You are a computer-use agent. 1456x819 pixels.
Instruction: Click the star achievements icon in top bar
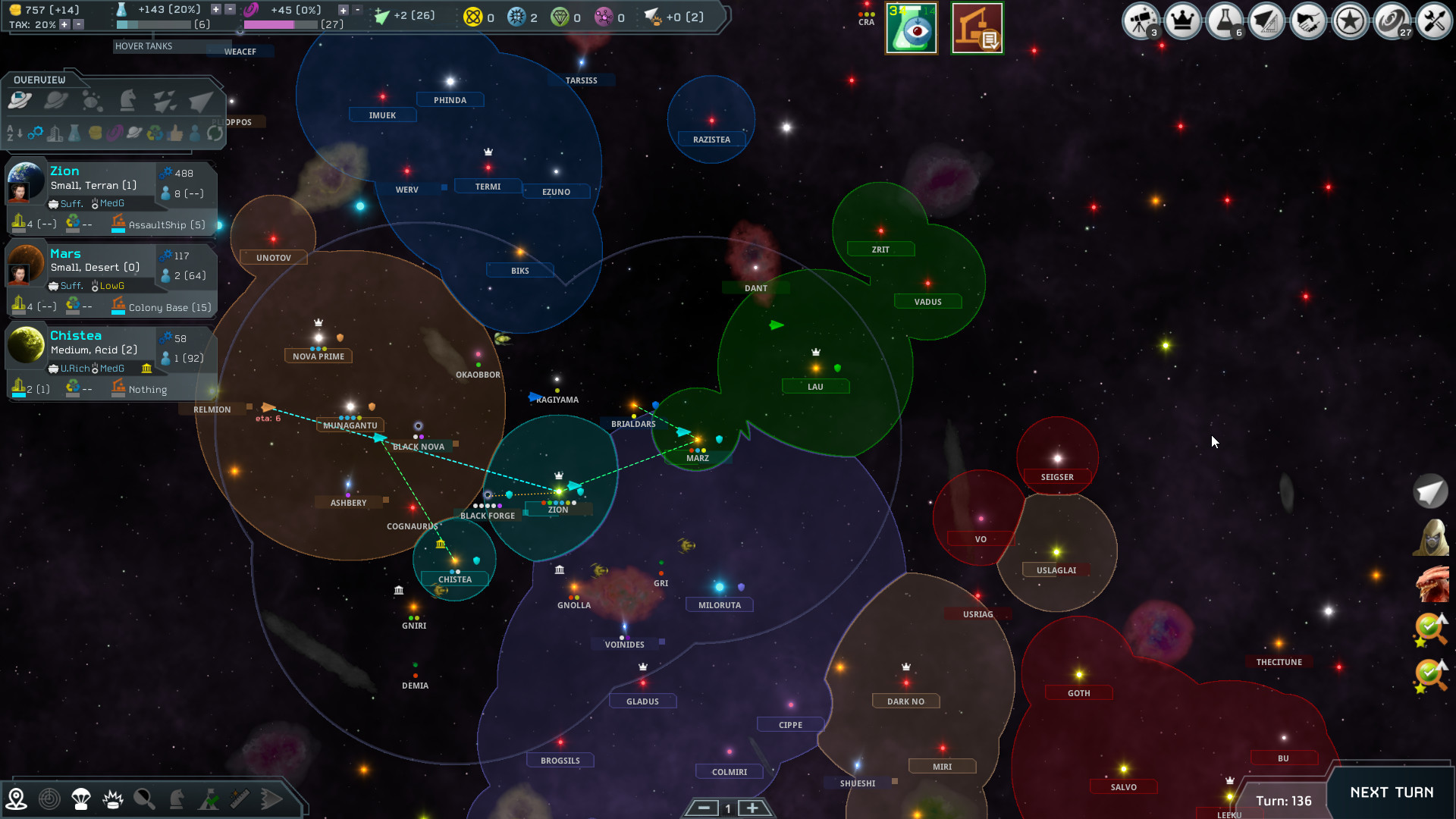click(1351, 20)
